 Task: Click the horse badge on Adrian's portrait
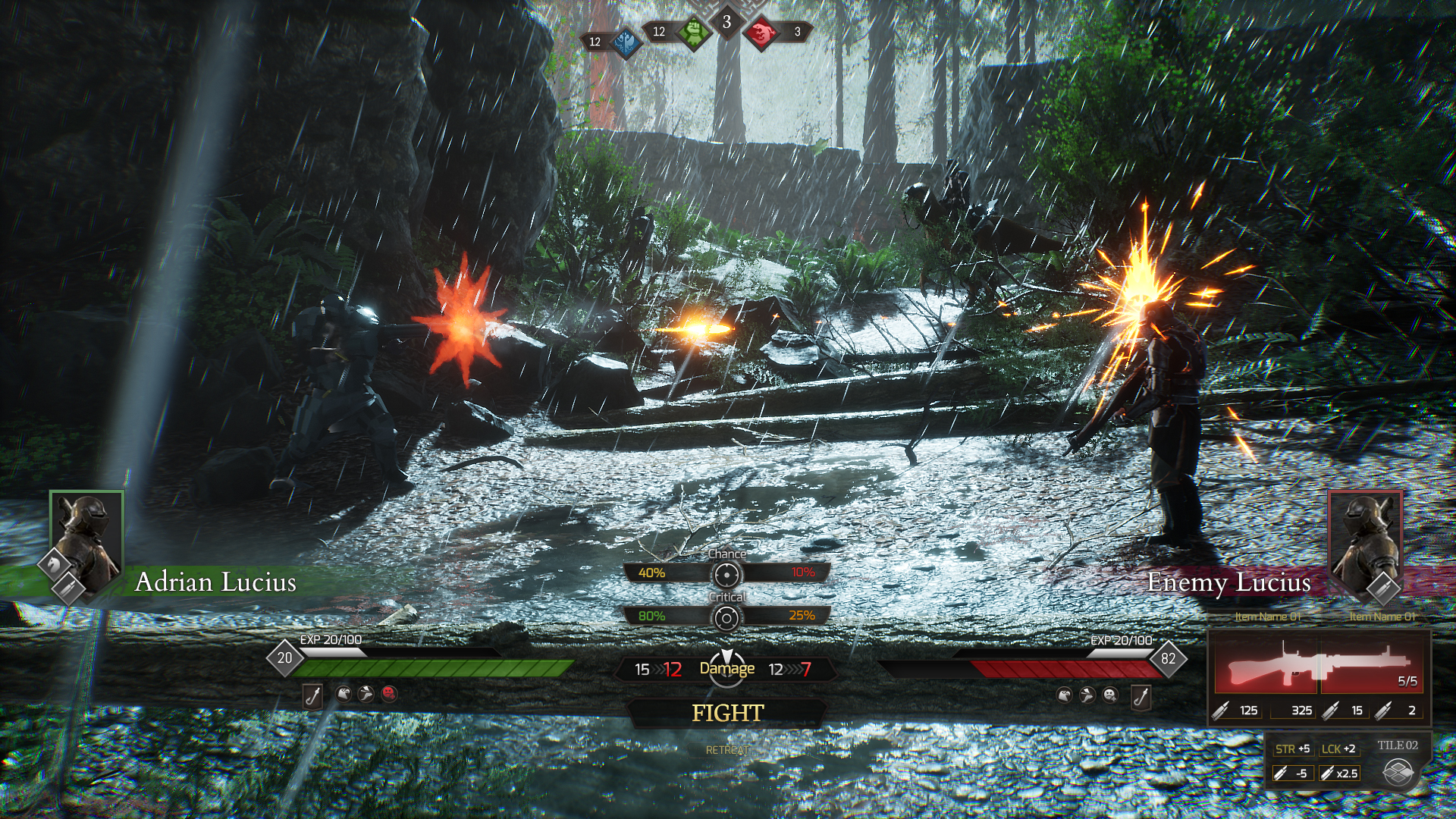click(x=55, y=565)
